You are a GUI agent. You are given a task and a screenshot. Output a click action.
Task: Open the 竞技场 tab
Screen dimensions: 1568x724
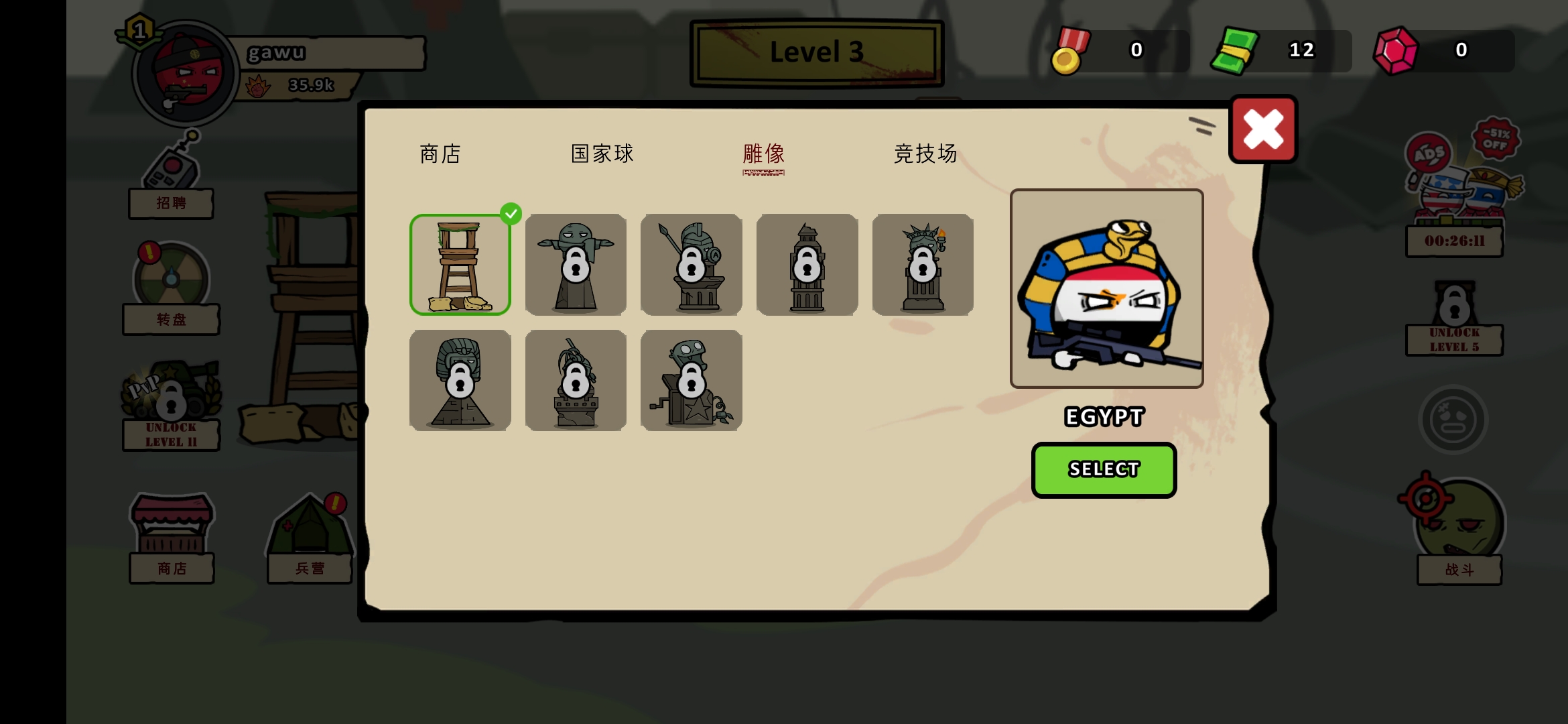927,154
